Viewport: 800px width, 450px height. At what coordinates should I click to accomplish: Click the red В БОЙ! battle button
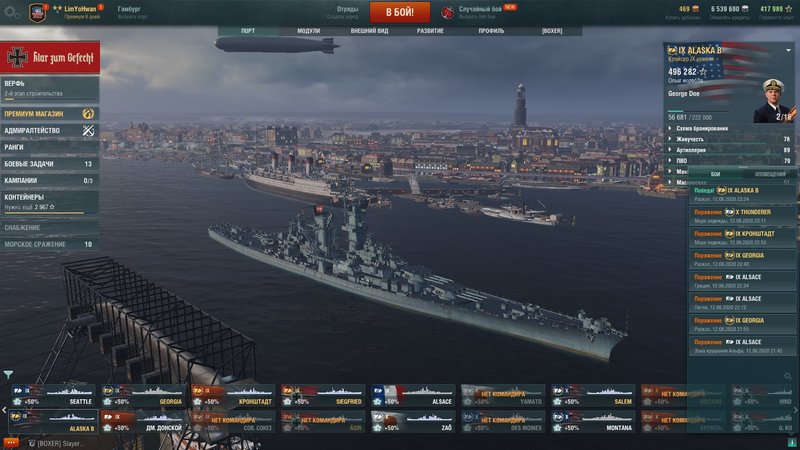pos(400,12)
